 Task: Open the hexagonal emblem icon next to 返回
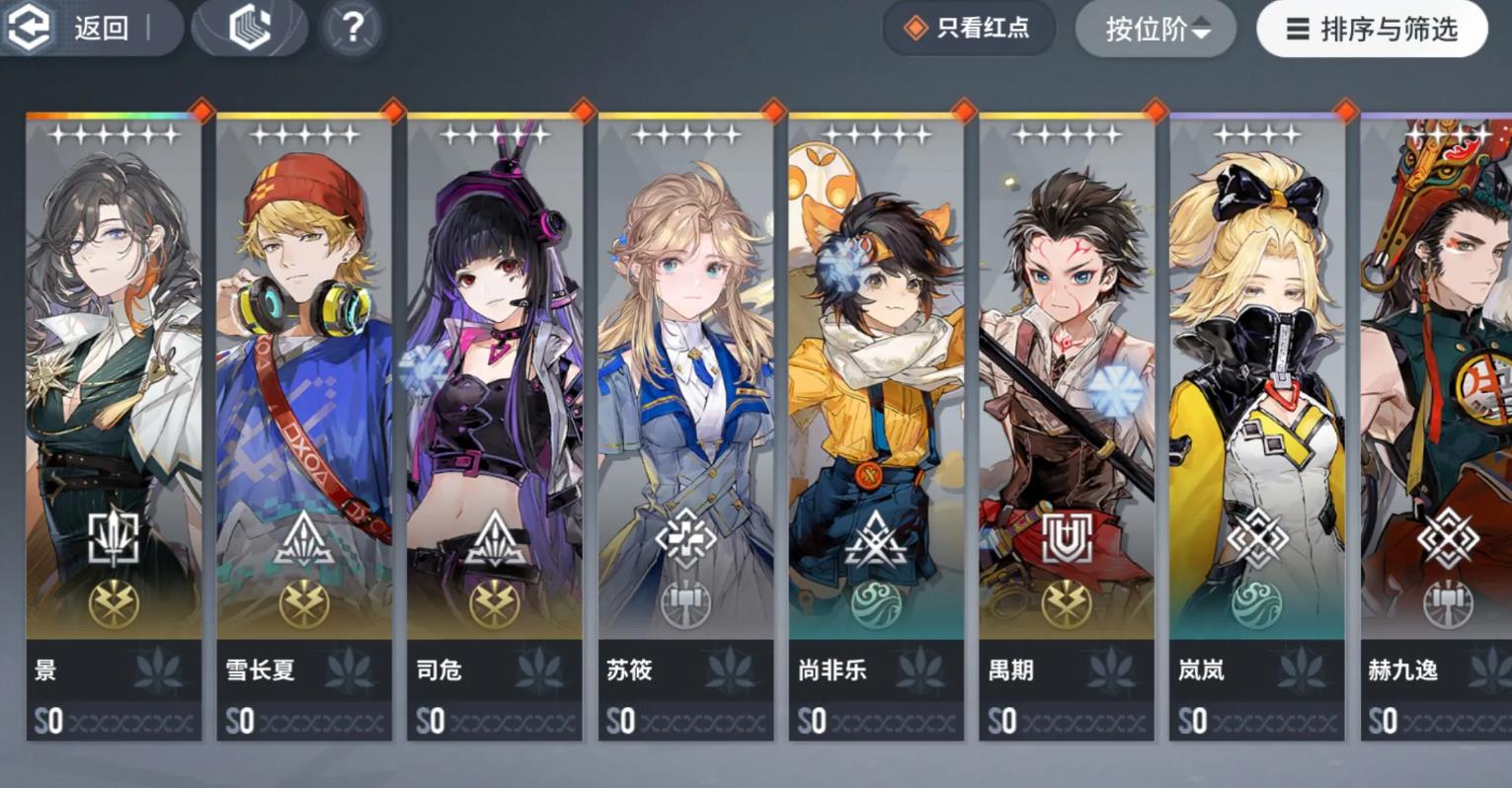[x=249, y=27]
